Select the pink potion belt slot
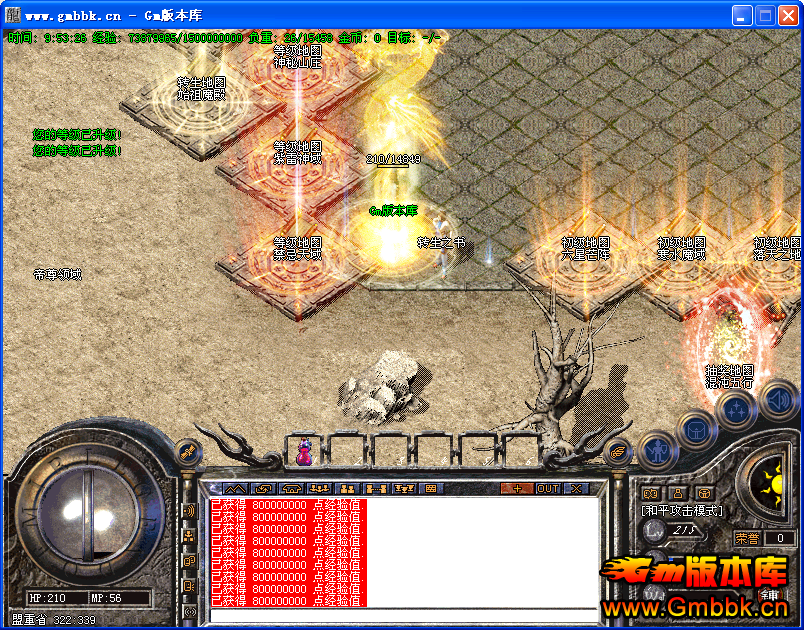Image resolution: width=804 pixels, height=630 pixels. pos(303,451)
